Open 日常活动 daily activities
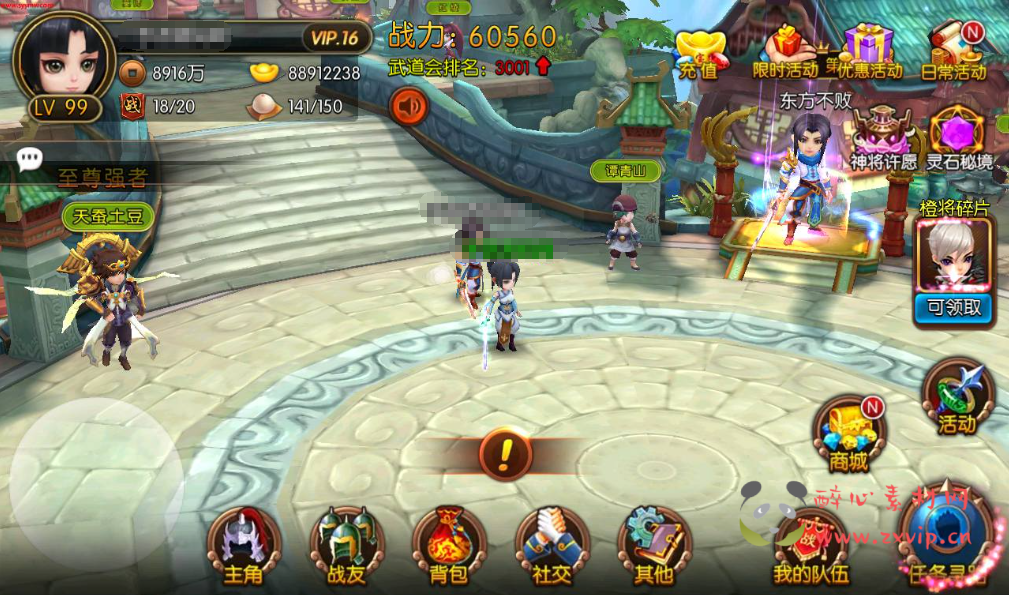The width and height of the screenshot is (1009, 595). coord(953,52)
